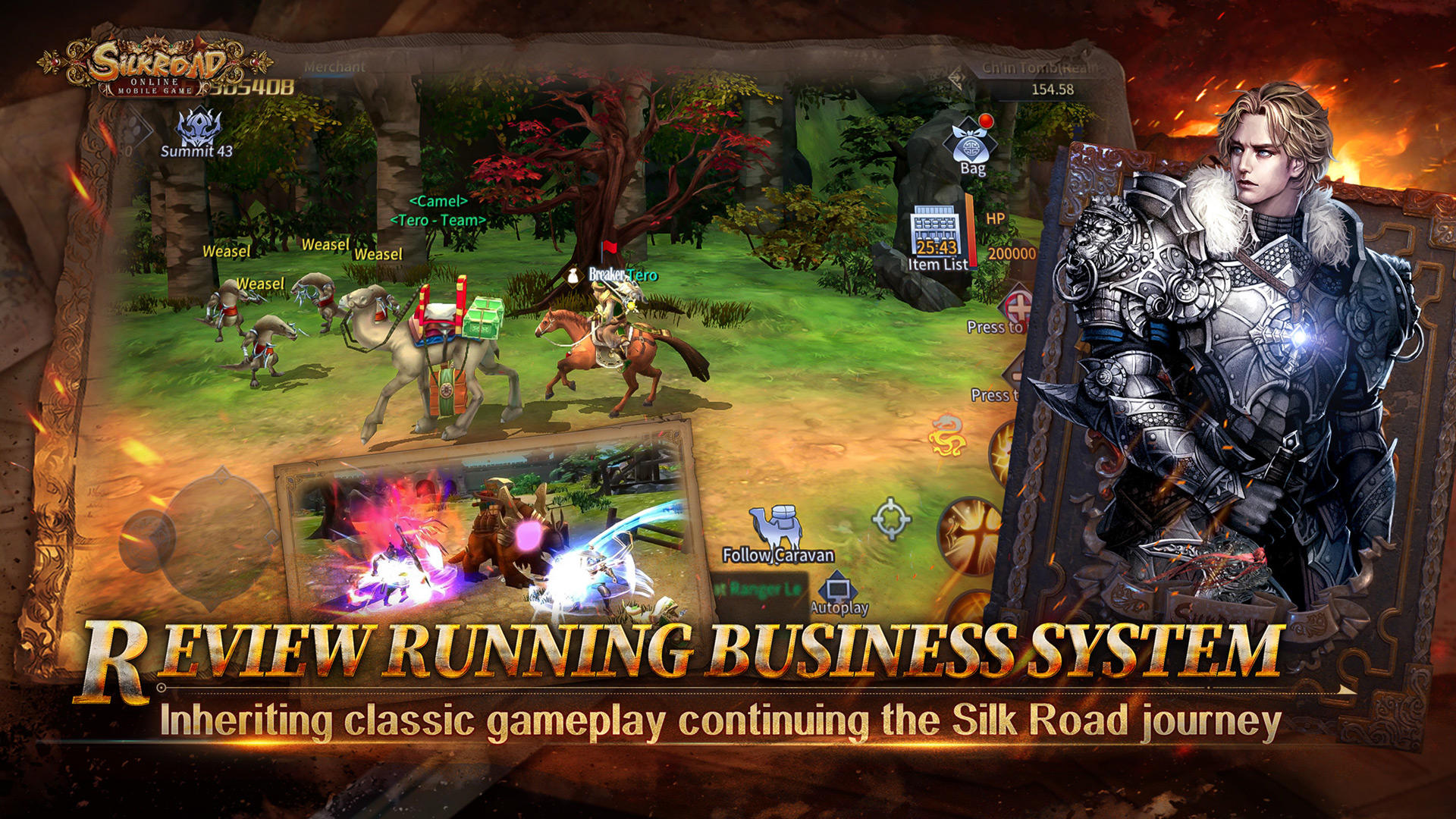The height and width of the screenshot is (819, 1456).
Task: Click the Merchant title banner
Action: click(x=334, y=65)
